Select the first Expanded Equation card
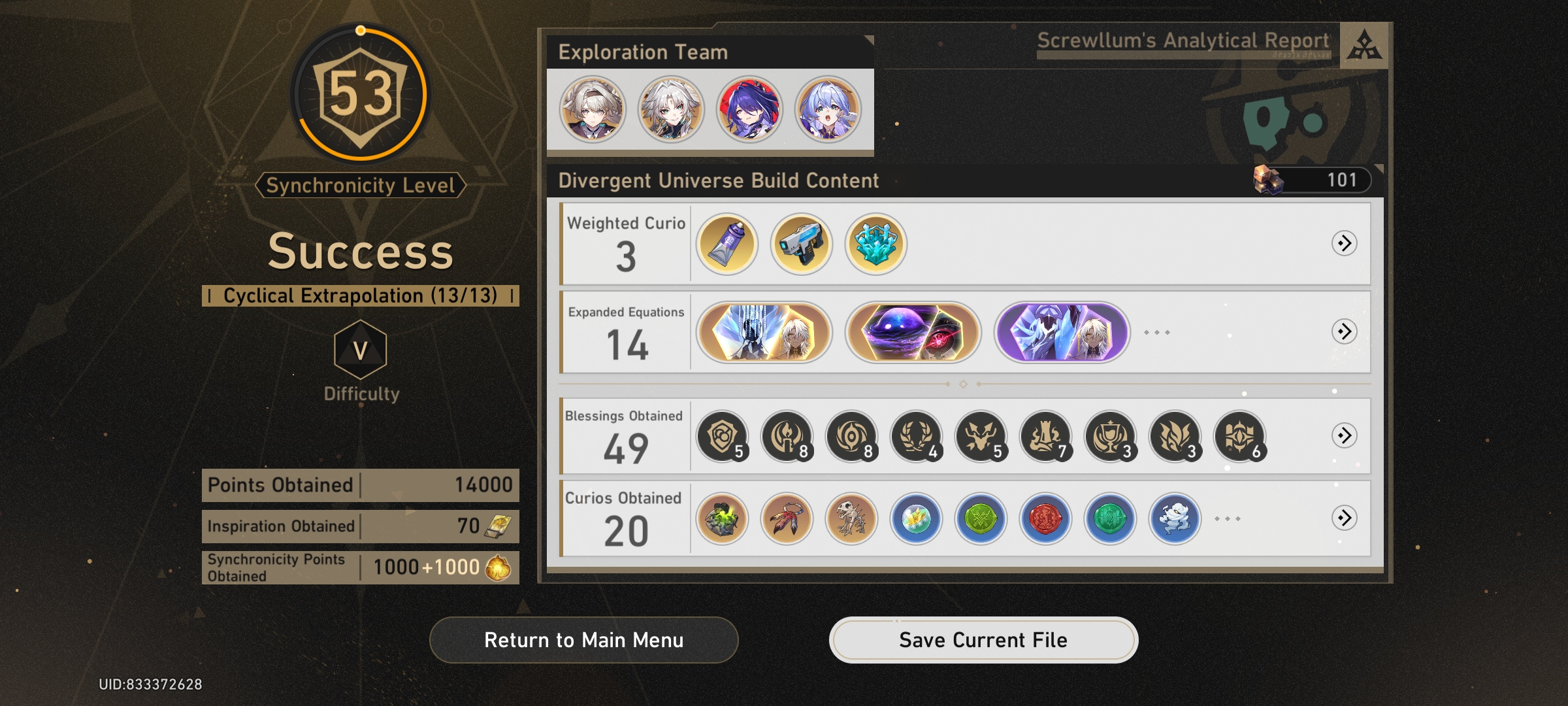This screenshot has height=706, width=1568. click(x=764, y=333)
